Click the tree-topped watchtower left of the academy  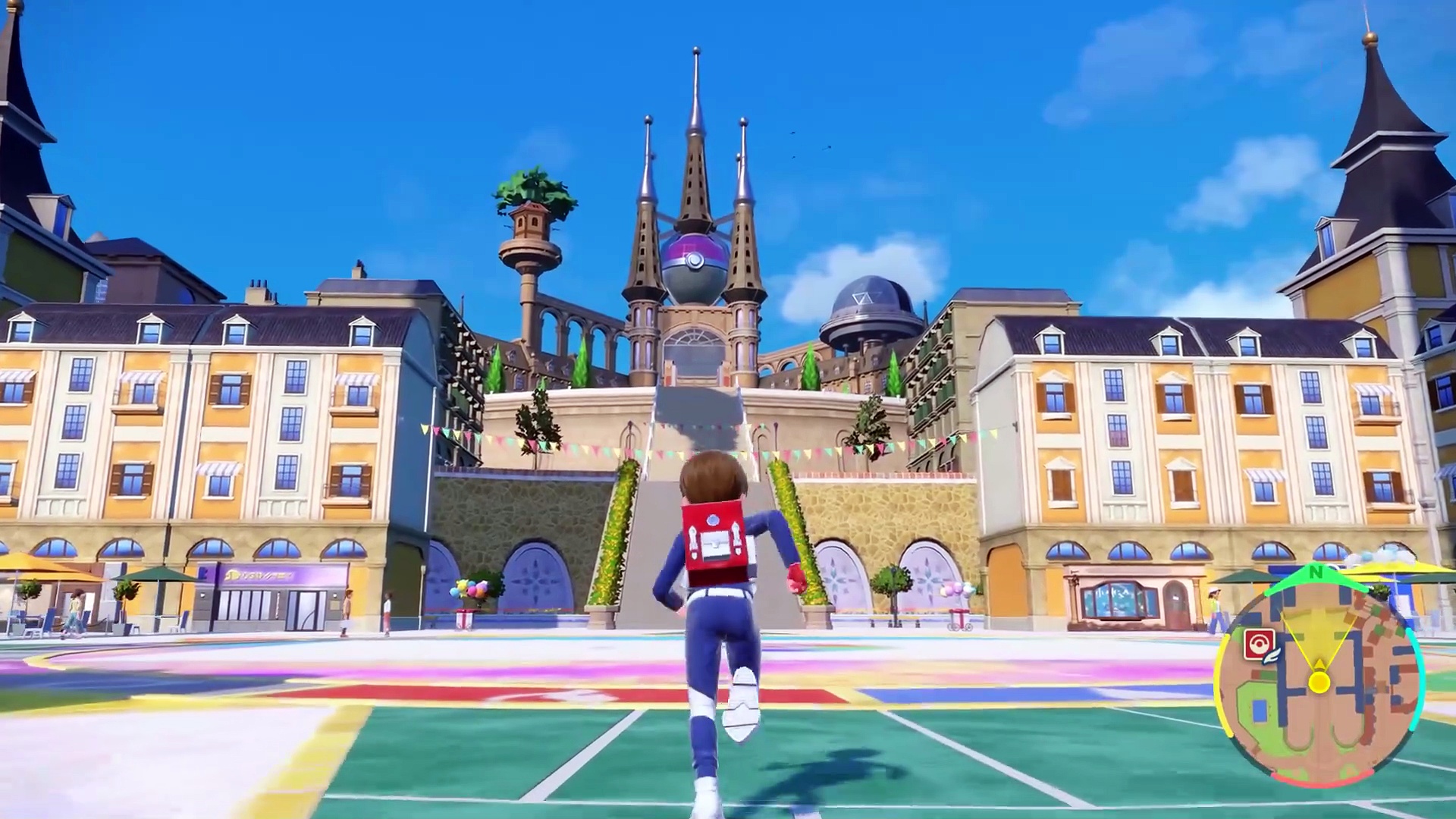pyautogui.click(x=531, y=220)
